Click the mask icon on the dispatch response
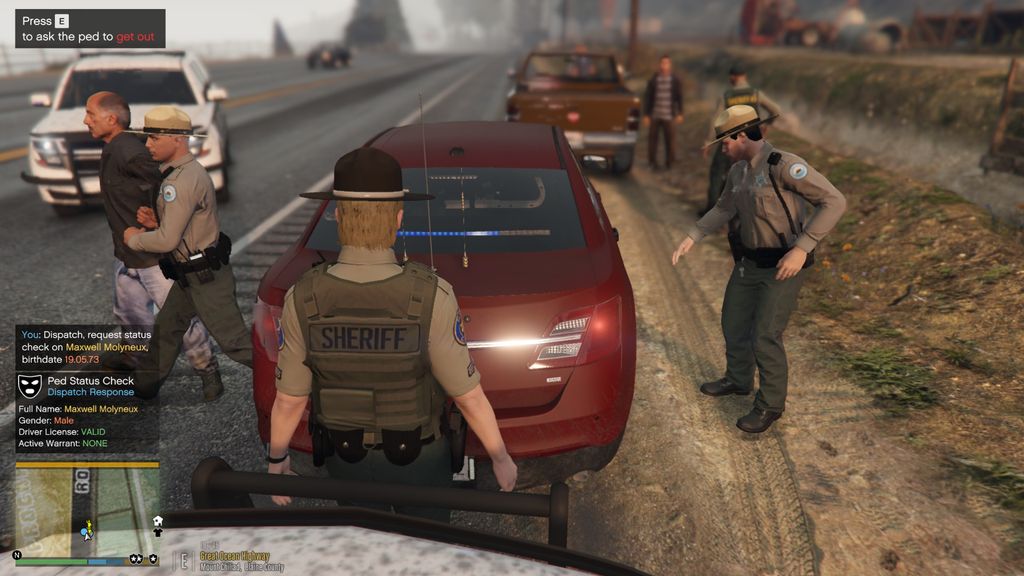 30,386
